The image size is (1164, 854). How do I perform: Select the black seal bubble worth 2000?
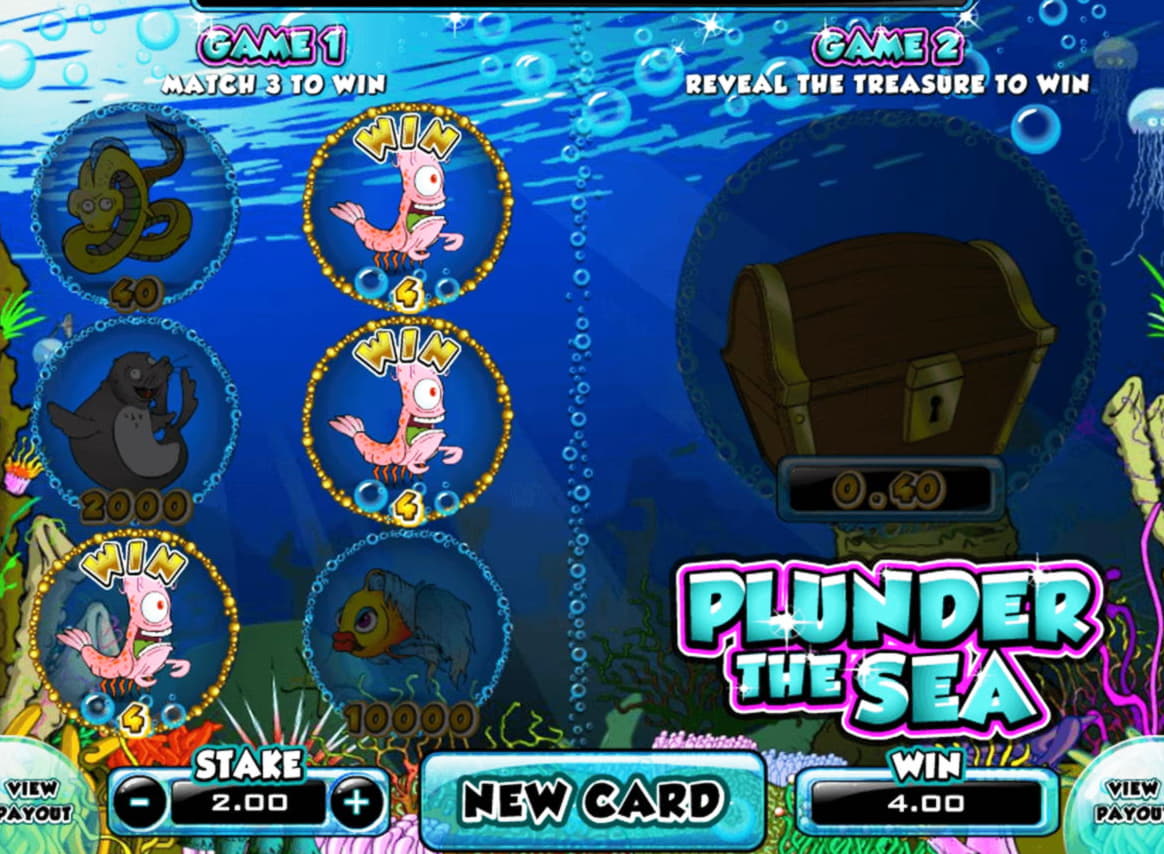[x=134, y=415]
